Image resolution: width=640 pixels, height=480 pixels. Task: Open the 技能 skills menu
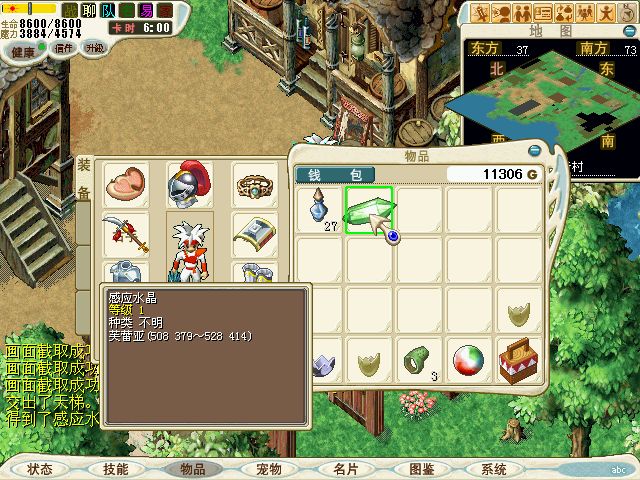click(115, 469)
